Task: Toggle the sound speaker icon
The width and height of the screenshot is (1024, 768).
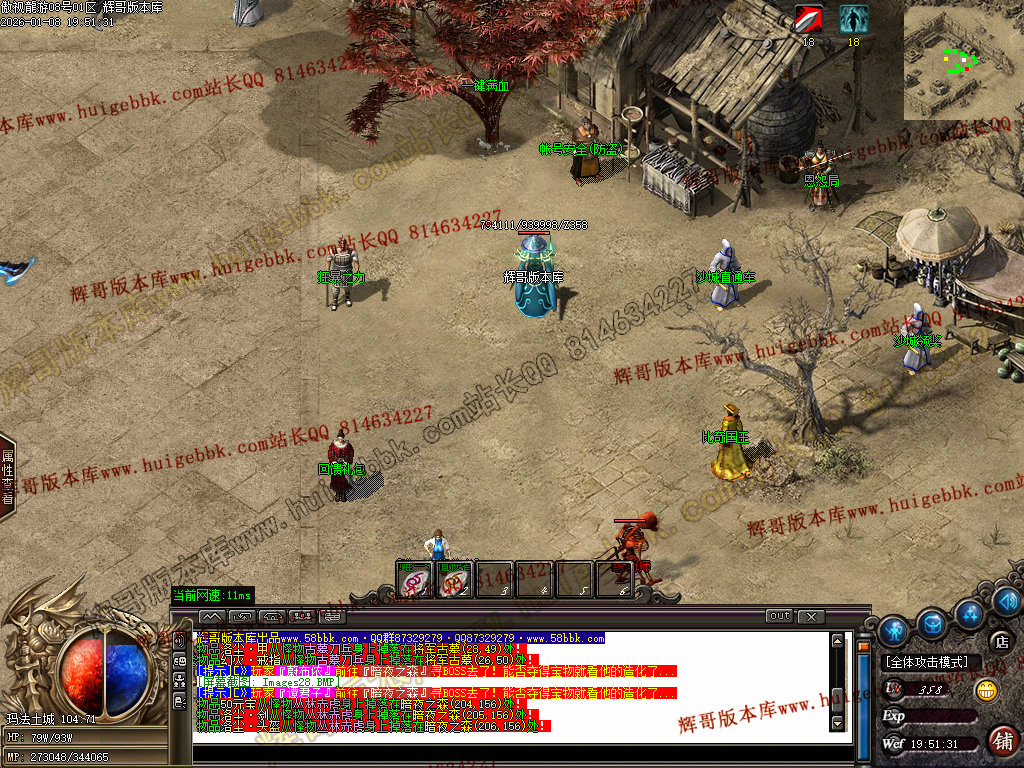Action: pyautogui.click(x=1007, y=600)
